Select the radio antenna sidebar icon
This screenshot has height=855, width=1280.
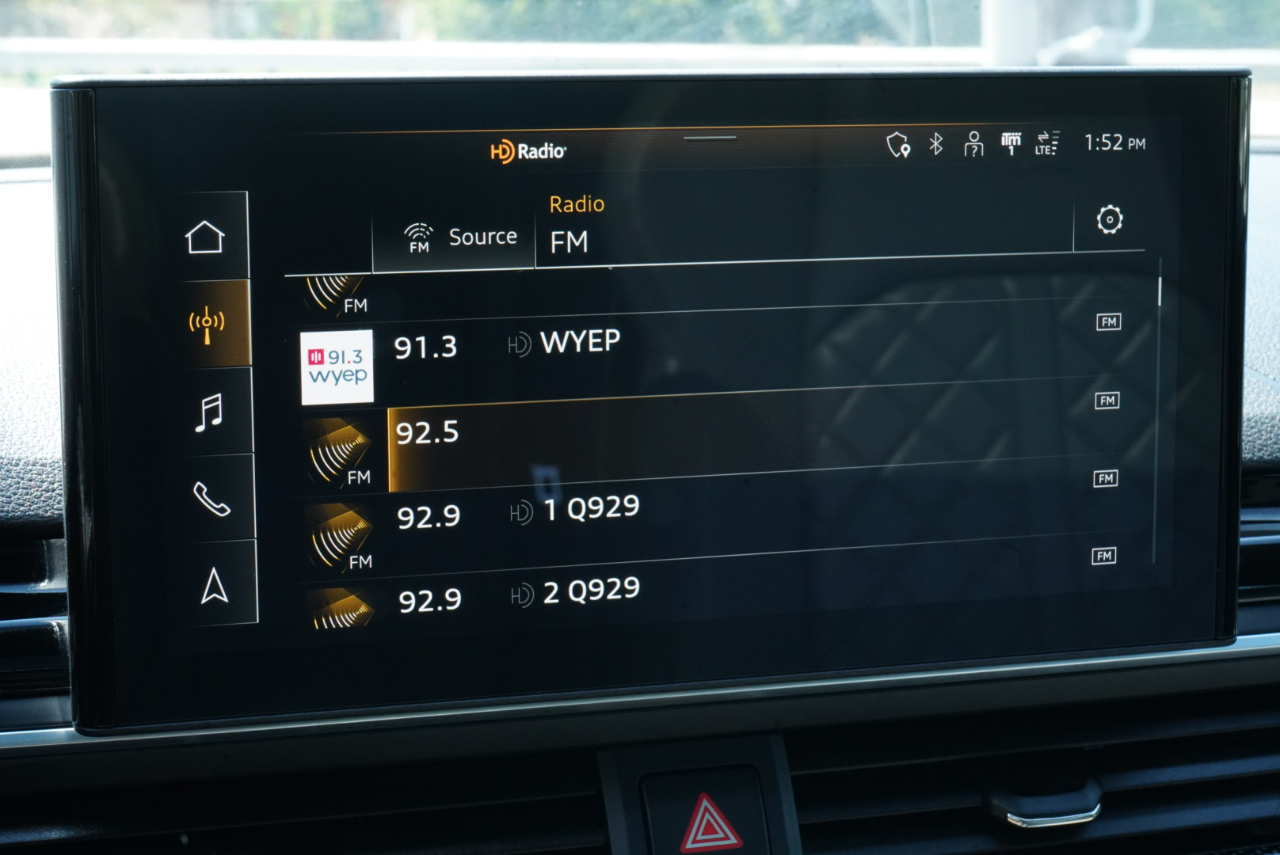(x=207, y=324)
